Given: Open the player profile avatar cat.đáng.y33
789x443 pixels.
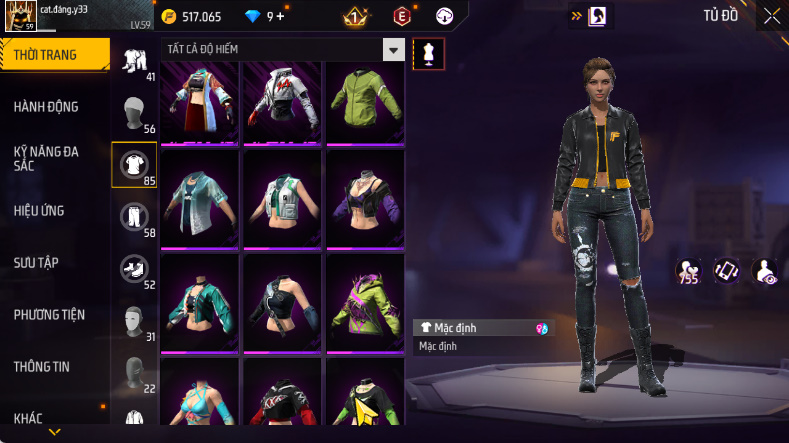Looking at the screenshot, I should click(21, 18).
